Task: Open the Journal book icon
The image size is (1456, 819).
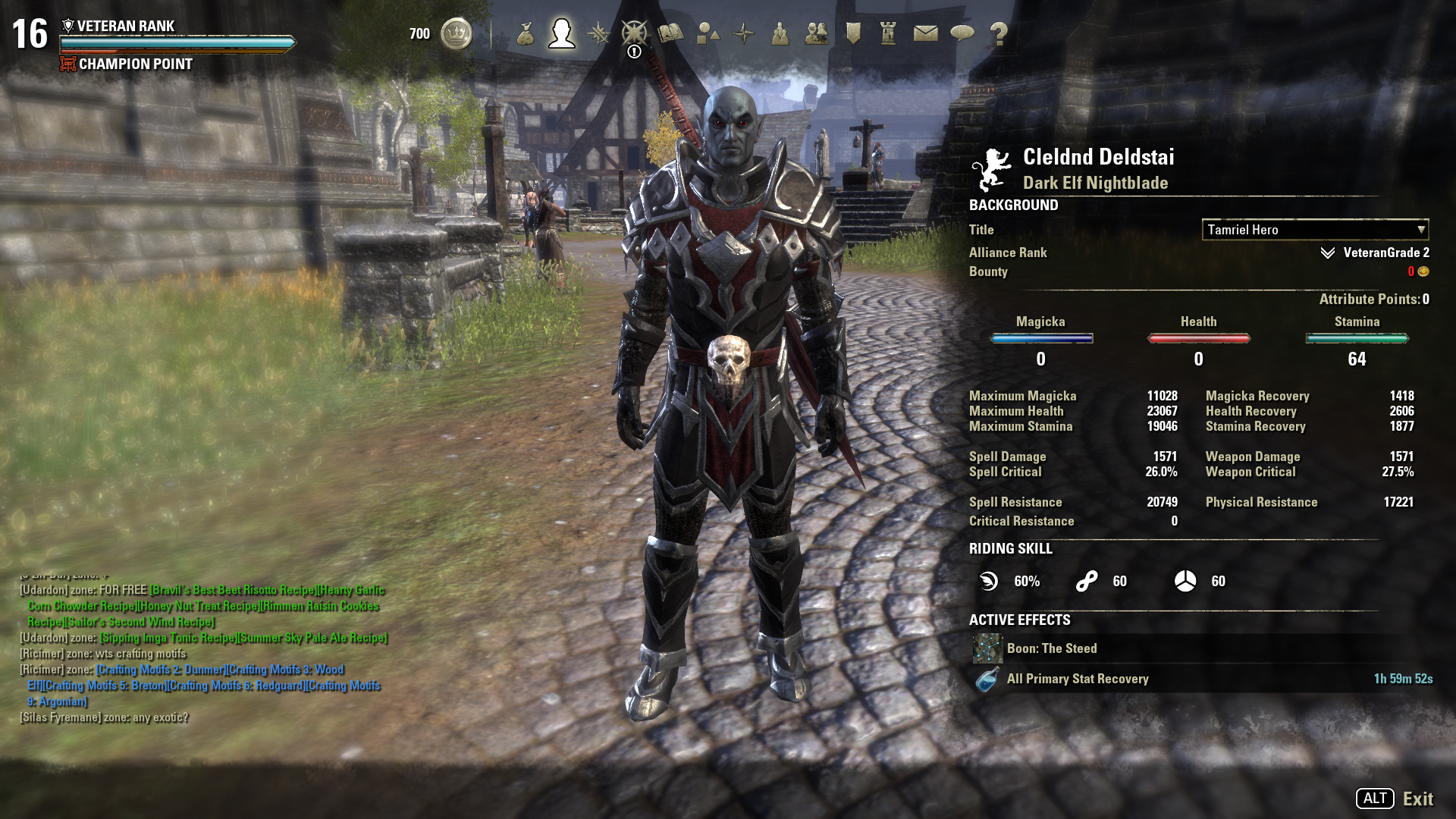Action: 671,33
